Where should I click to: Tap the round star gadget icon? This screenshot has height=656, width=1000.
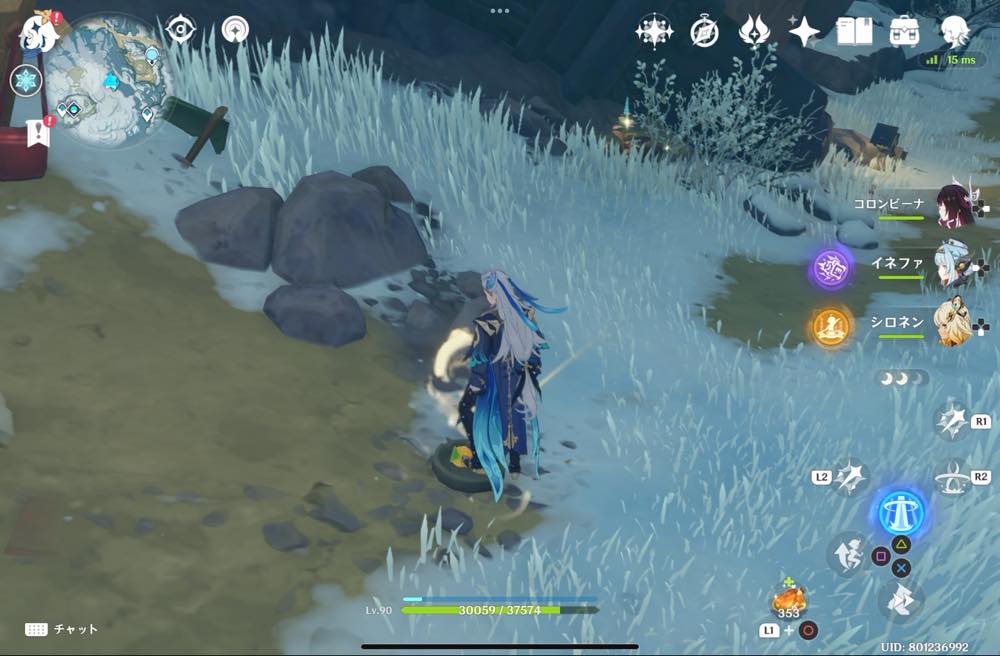coord(236,30)
